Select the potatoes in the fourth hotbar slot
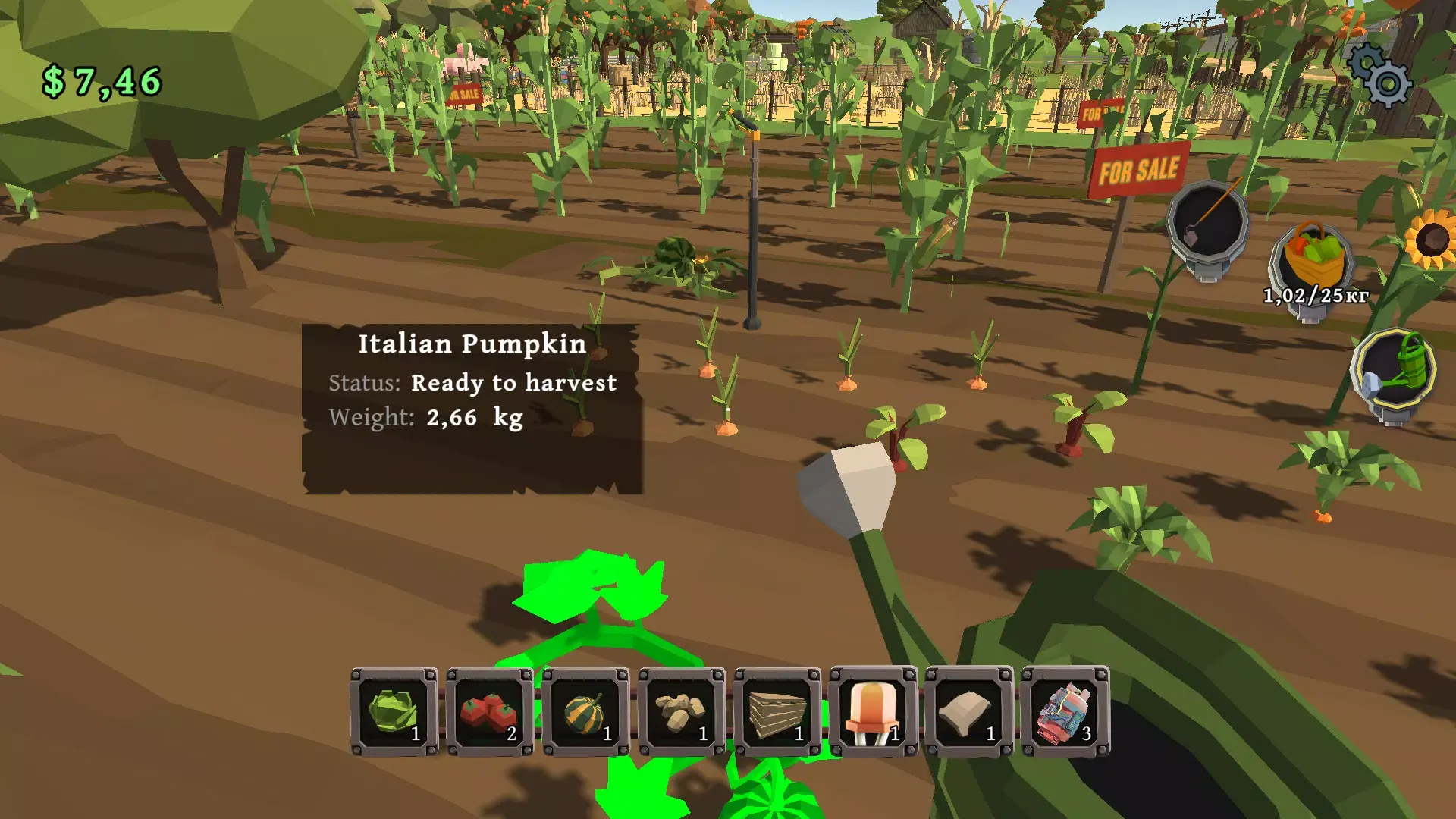1456x819 pixels. [681, 713]
